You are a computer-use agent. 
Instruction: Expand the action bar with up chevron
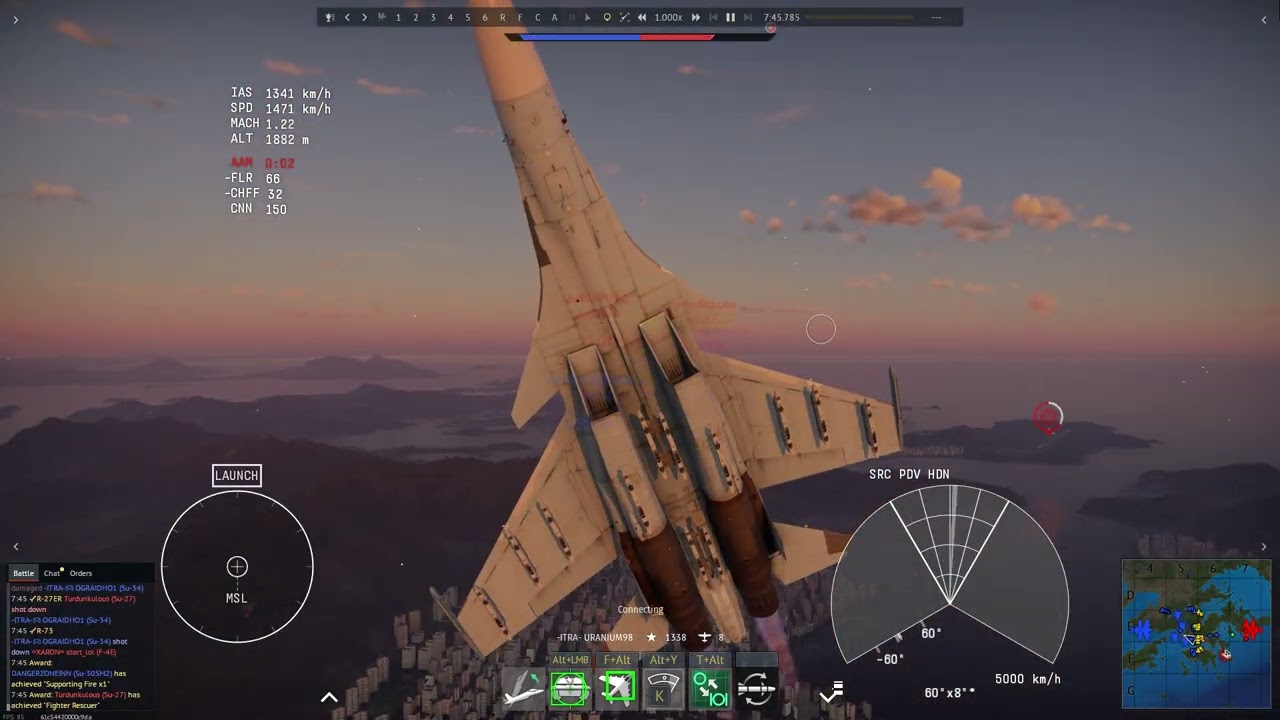329,697
